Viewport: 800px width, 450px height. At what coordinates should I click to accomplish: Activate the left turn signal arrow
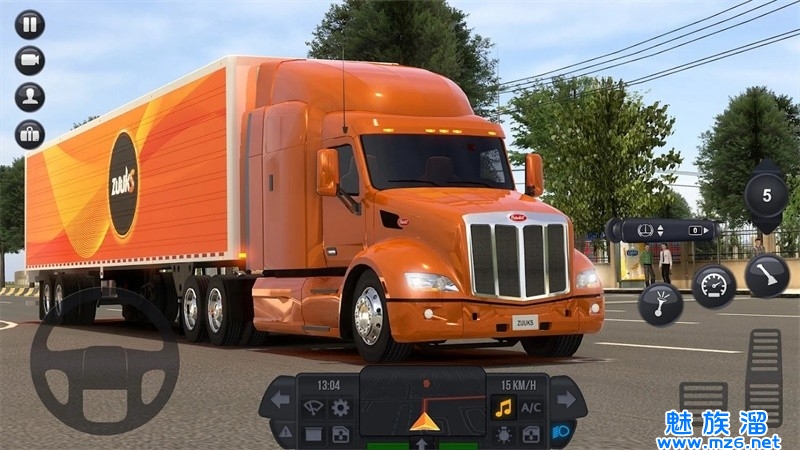click(280, 399)
